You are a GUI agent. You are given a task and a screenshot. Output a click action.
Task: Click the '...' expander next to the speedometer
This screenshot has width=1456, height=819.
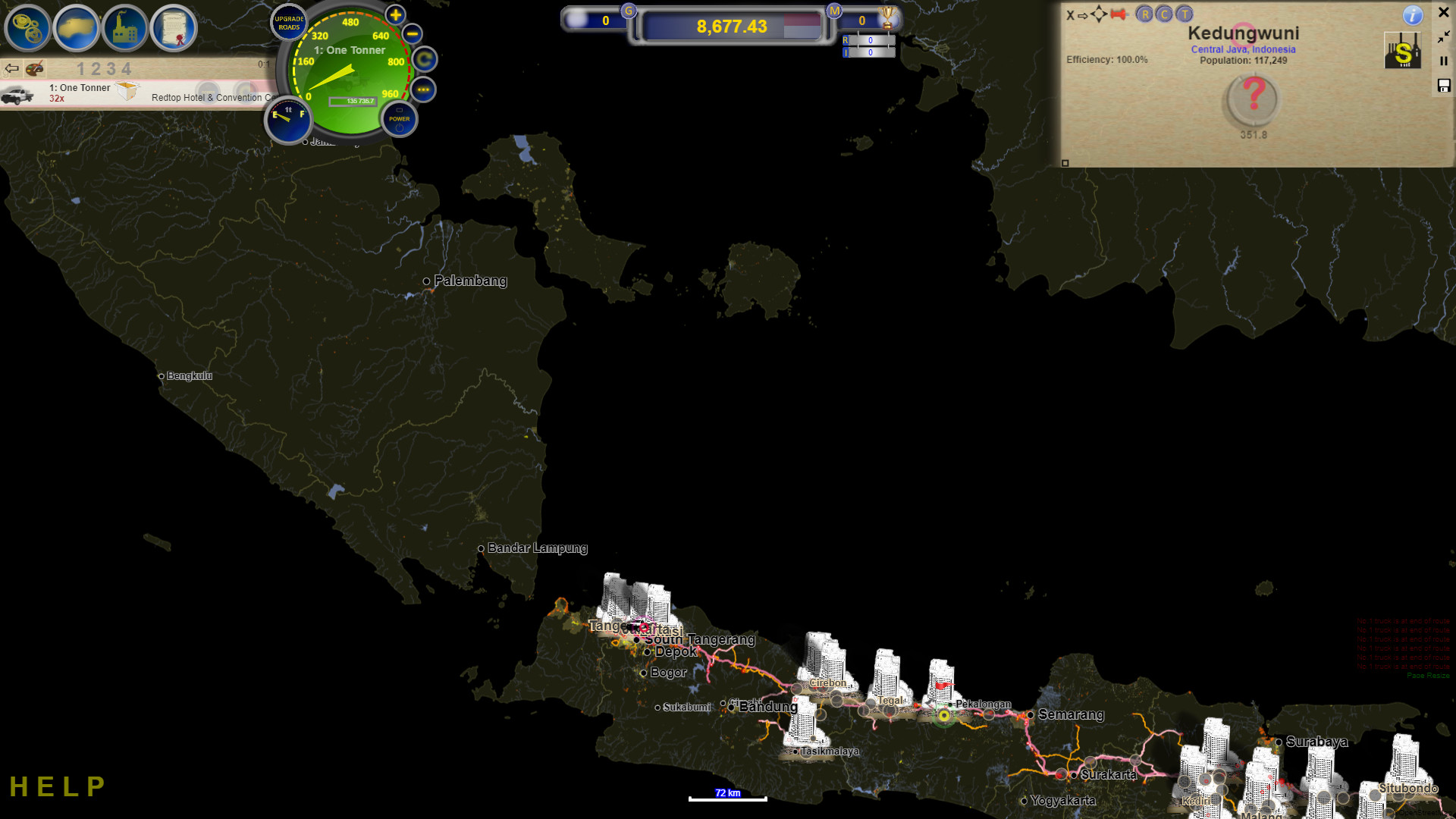click(424, 89)
